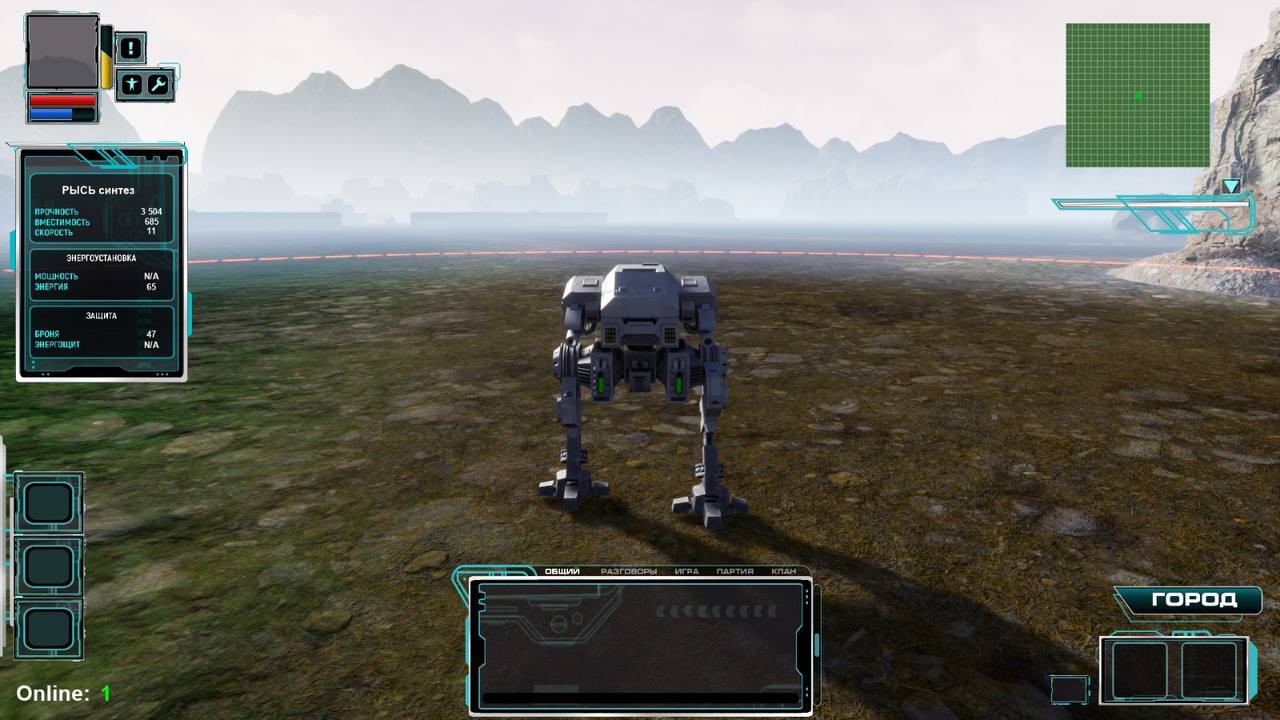Expand the minimap using the triangle arrow below it

coord(1231,186)
